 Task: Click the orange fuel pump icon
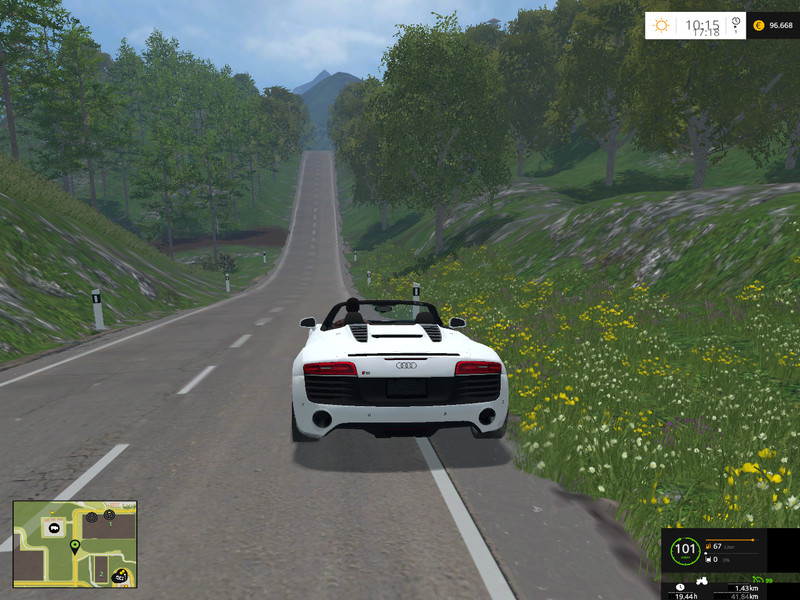(708, 546)
